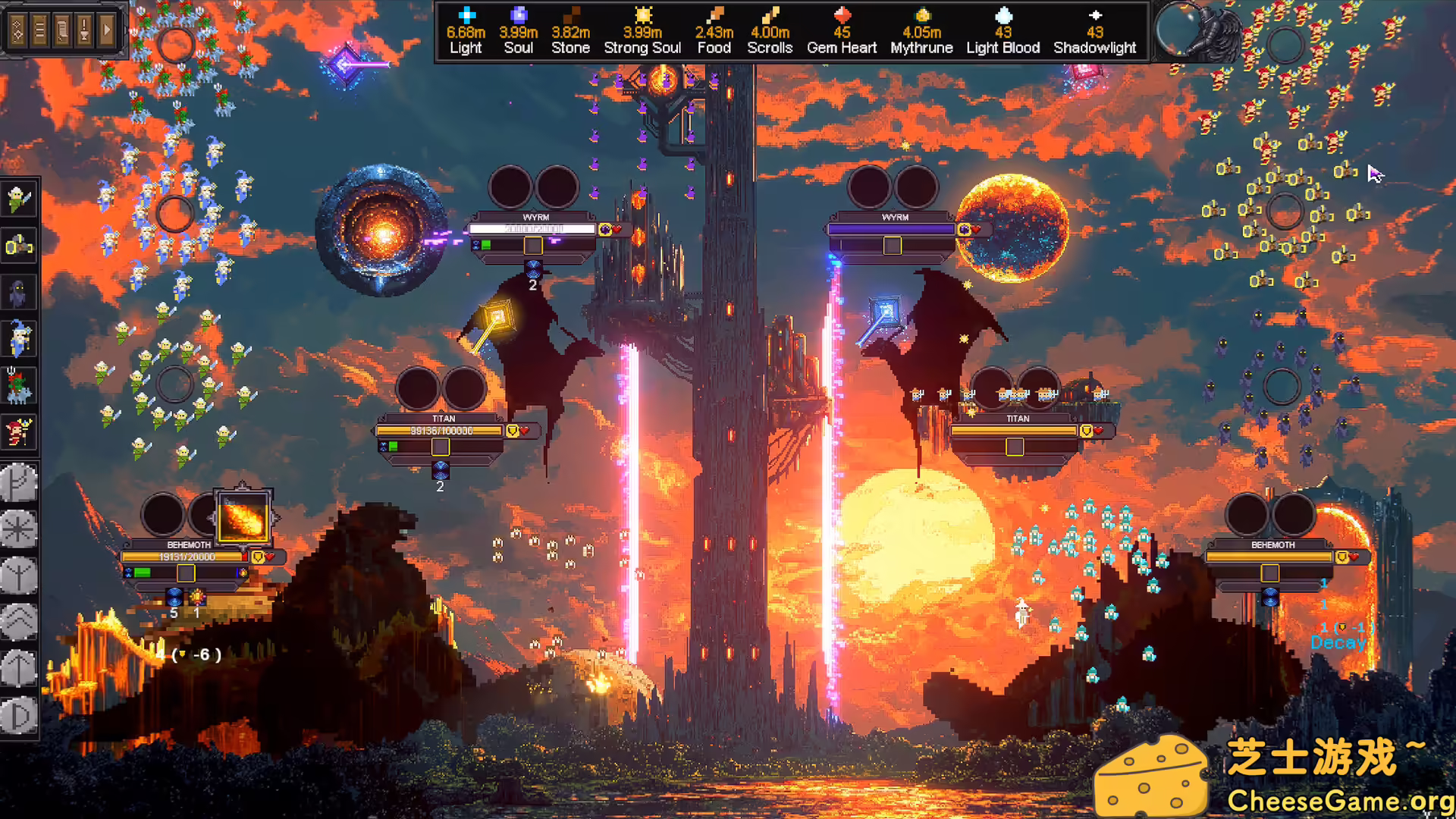Click the red champion unit icon
Viewport: 1456px width, 819px height.
coord(19,434)
